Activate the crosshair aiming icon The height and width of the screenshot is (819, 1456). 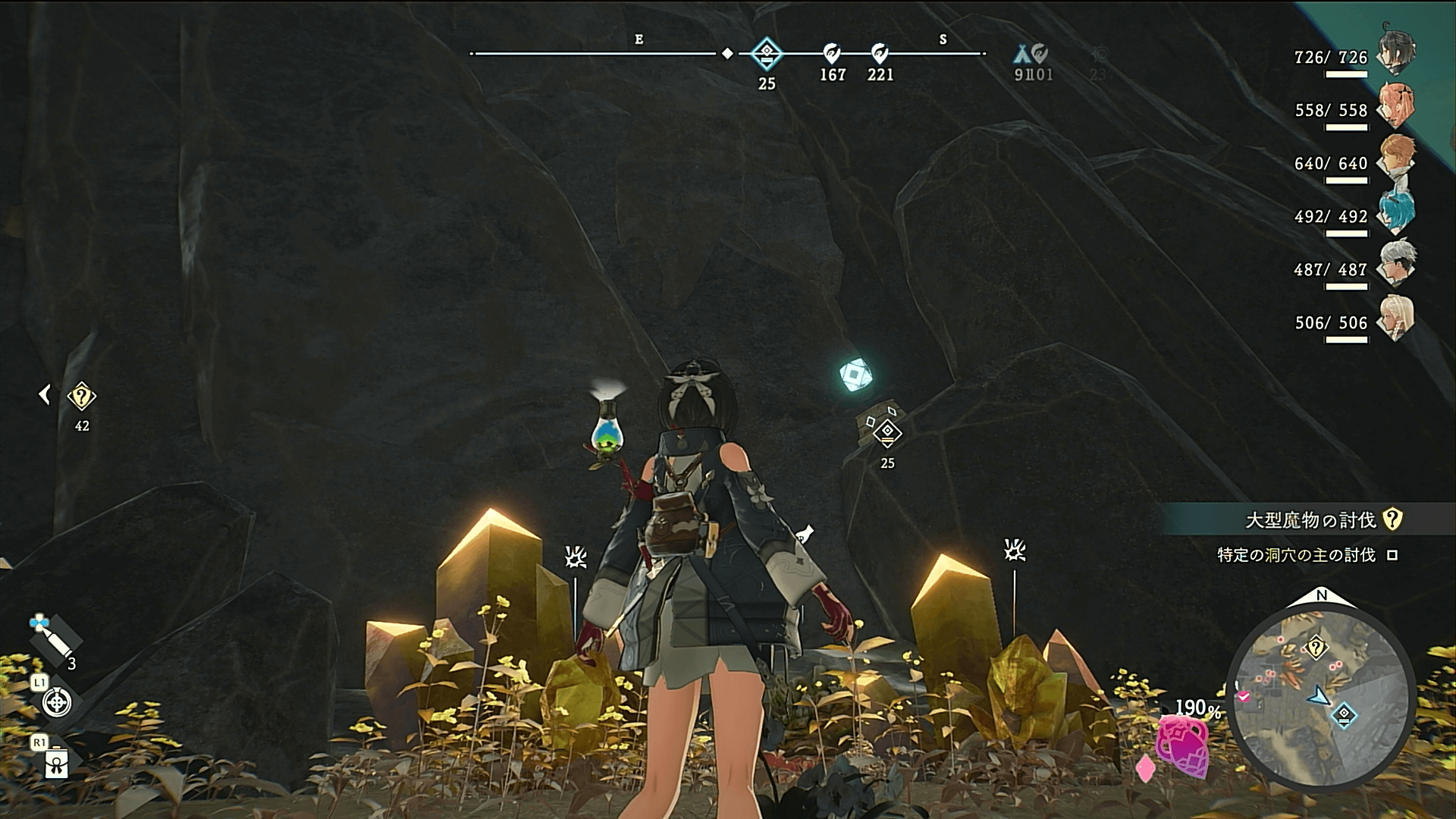pyautogui.click(x=57, y=702)
